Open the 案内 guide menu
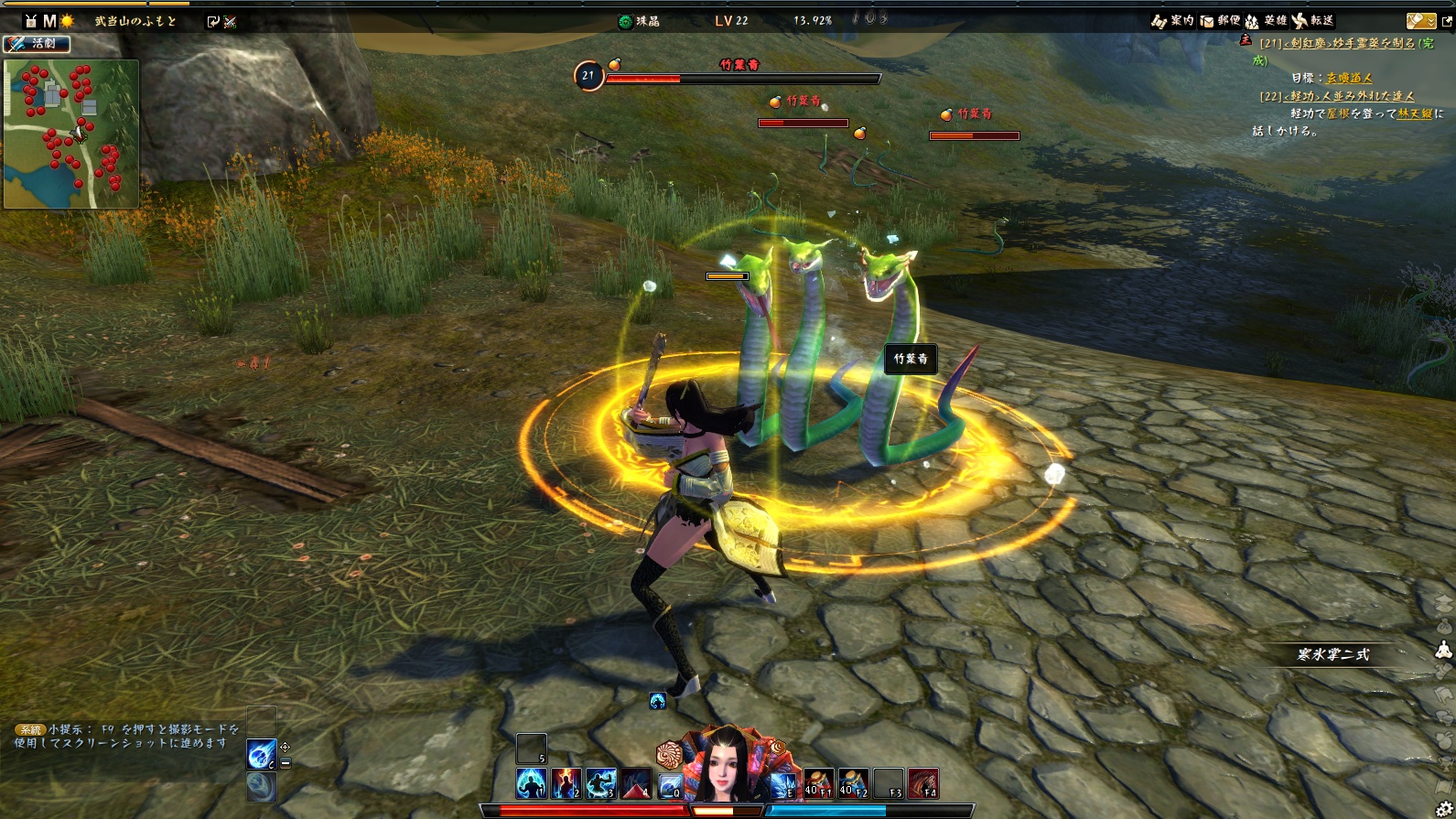Image resolution: width=1456 pixels, height=819 pixels. (1173, 20)
